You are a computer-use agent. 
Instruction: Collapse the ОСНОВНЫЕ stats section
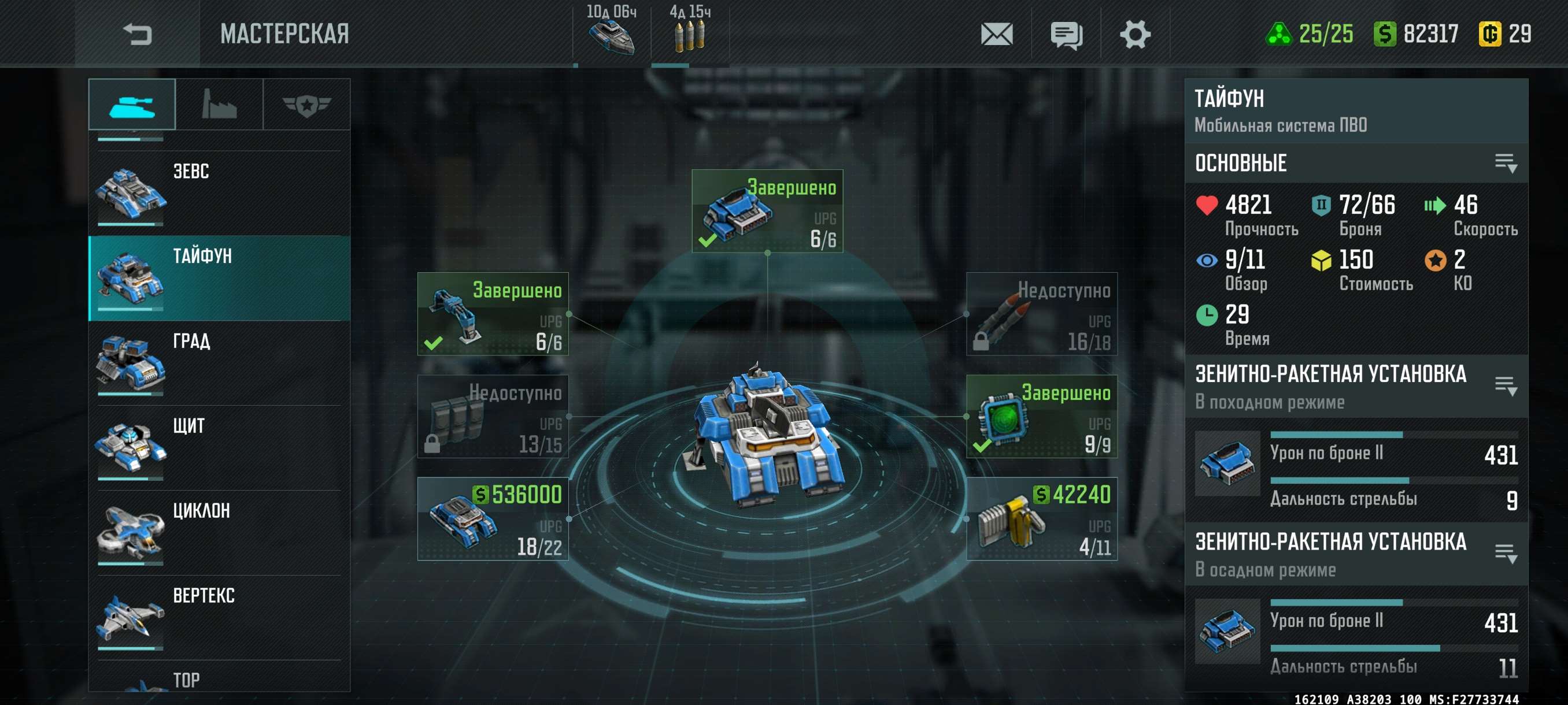[x=1506, y=163]
